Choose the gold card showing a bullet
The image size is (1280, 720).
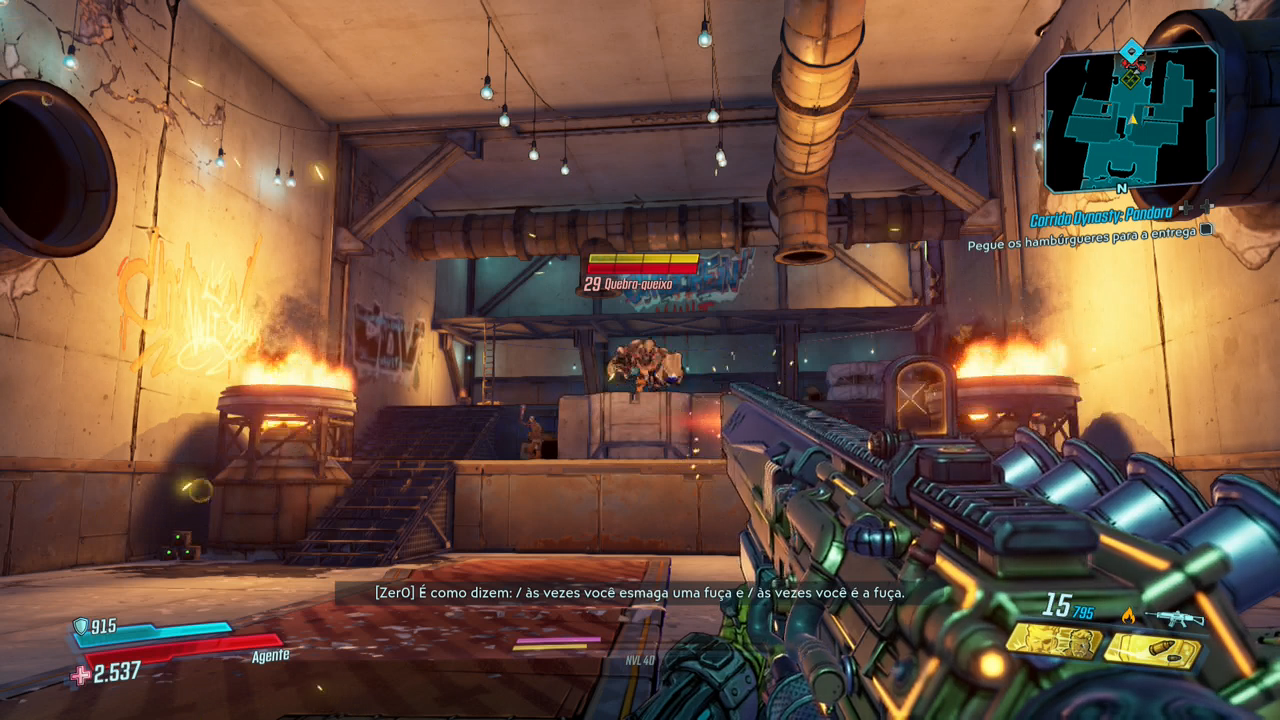(1152, 651)
